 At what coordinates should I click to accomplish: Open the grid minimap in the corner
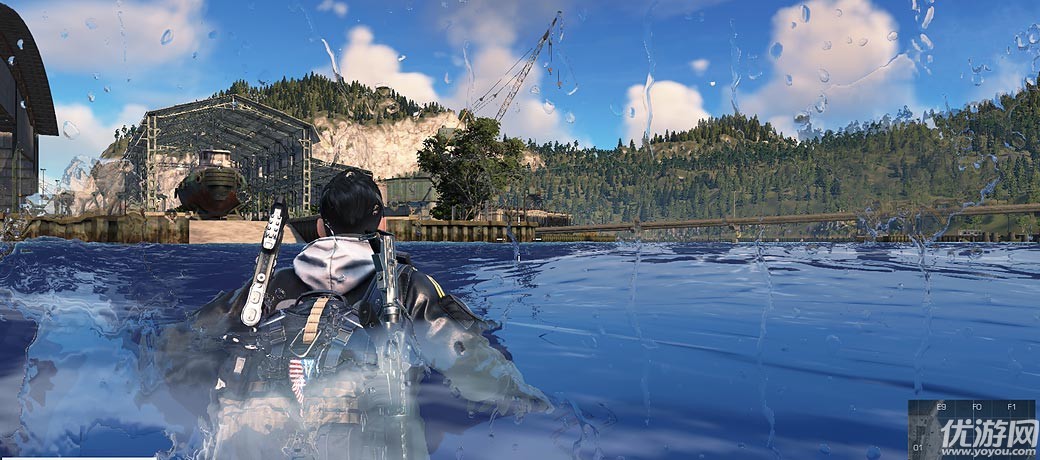click(x=973, y=429)
